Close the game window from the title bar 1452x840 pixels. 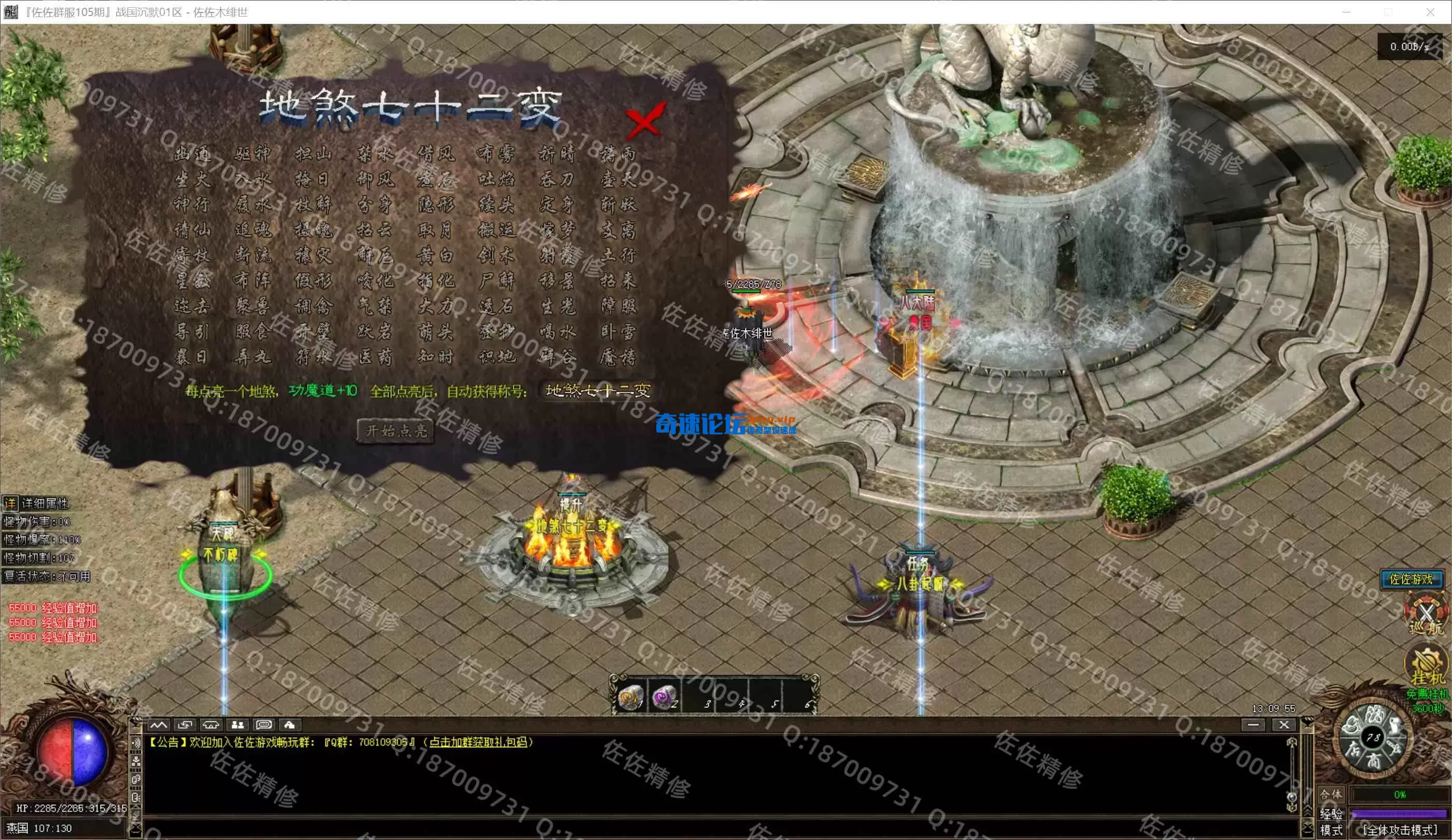pyautogui.click(x=1430, y=12)
